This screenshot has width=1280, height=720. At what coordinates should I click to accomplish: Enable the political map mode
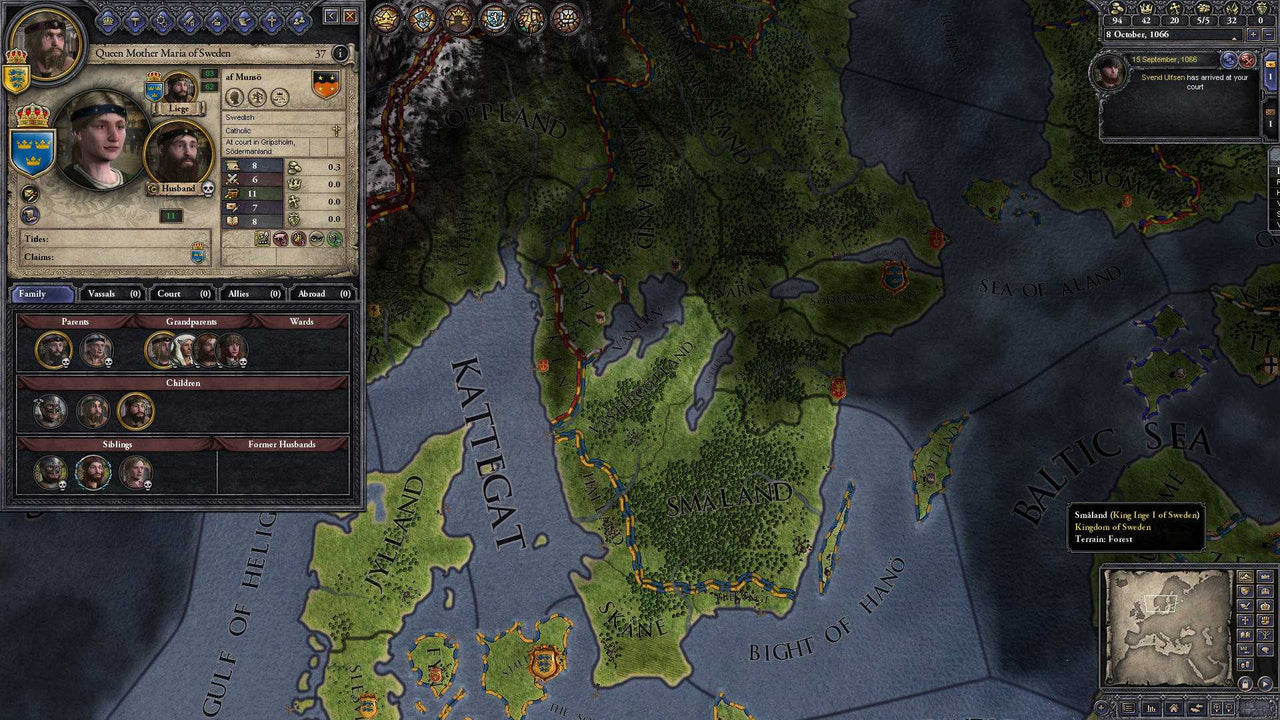(1244, 591)
